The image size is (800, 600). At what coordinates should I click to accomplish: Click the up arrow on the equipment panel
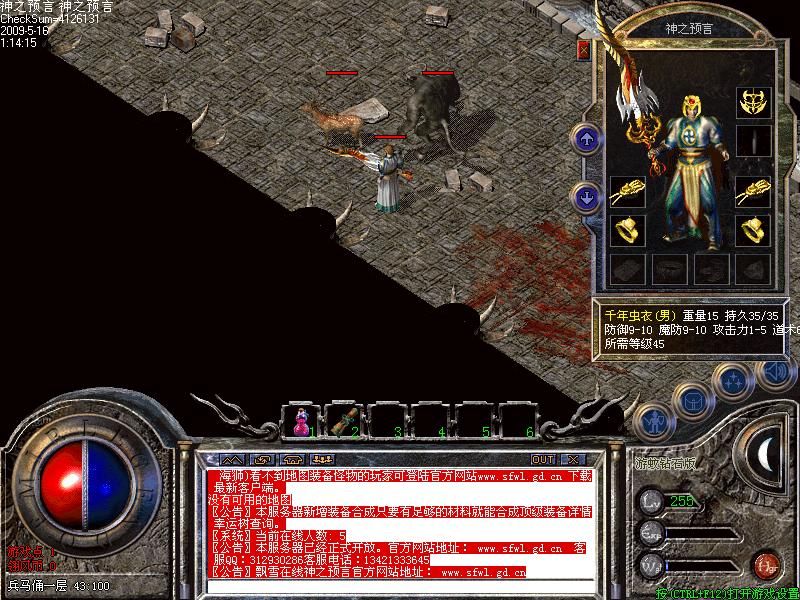tap(587, 138)
